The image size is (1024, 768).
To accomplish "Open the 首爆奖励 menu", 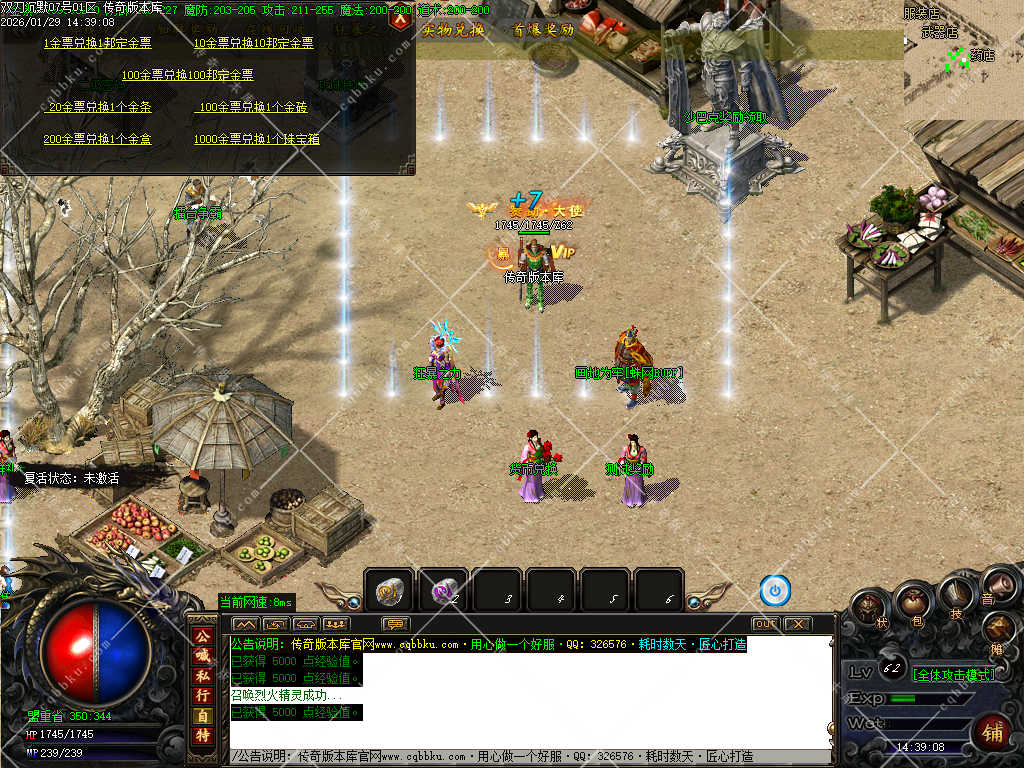I will click(543, 30).
